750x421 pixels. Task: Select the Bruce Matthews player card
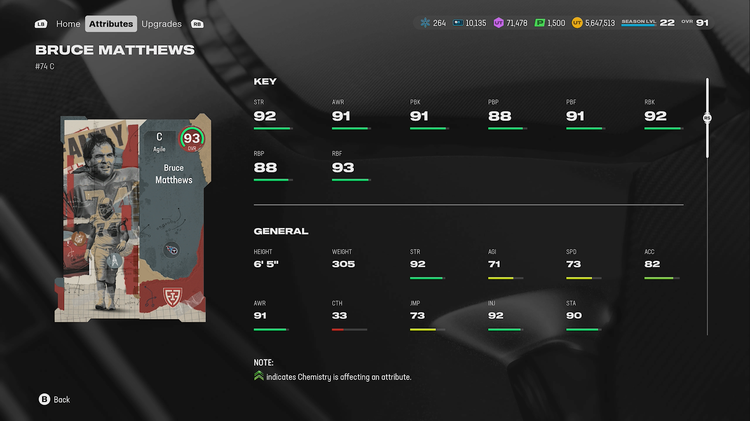133,212
